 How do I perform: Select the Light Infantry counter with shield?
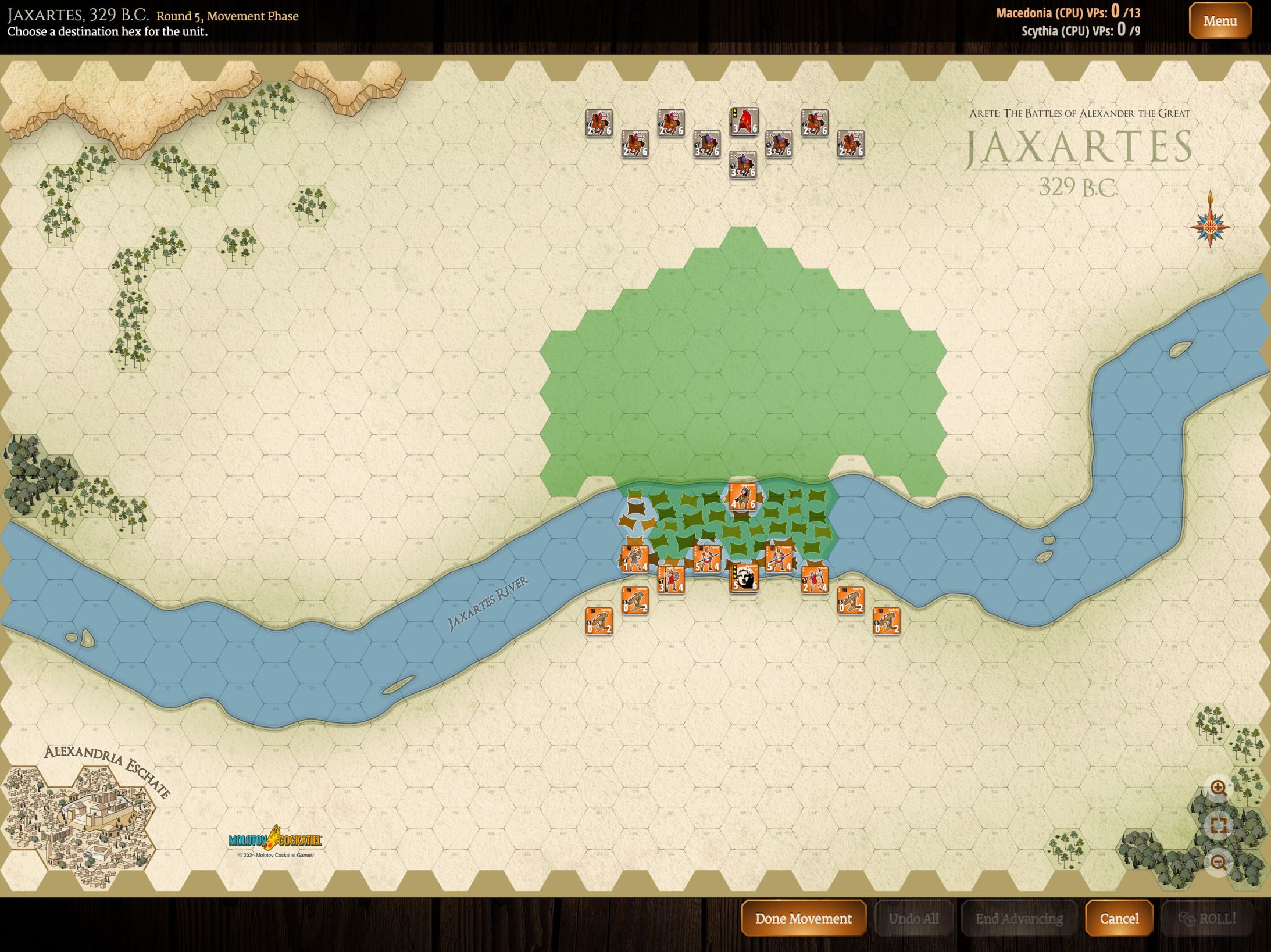pyautogui.click(x=671, y=579)
